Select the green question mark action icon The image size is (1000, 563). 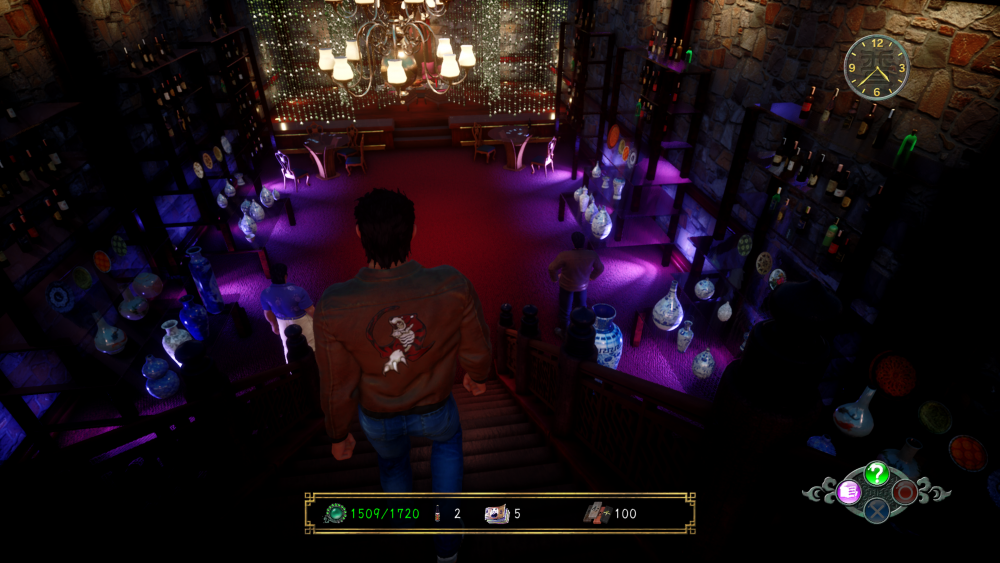[876, 473]
